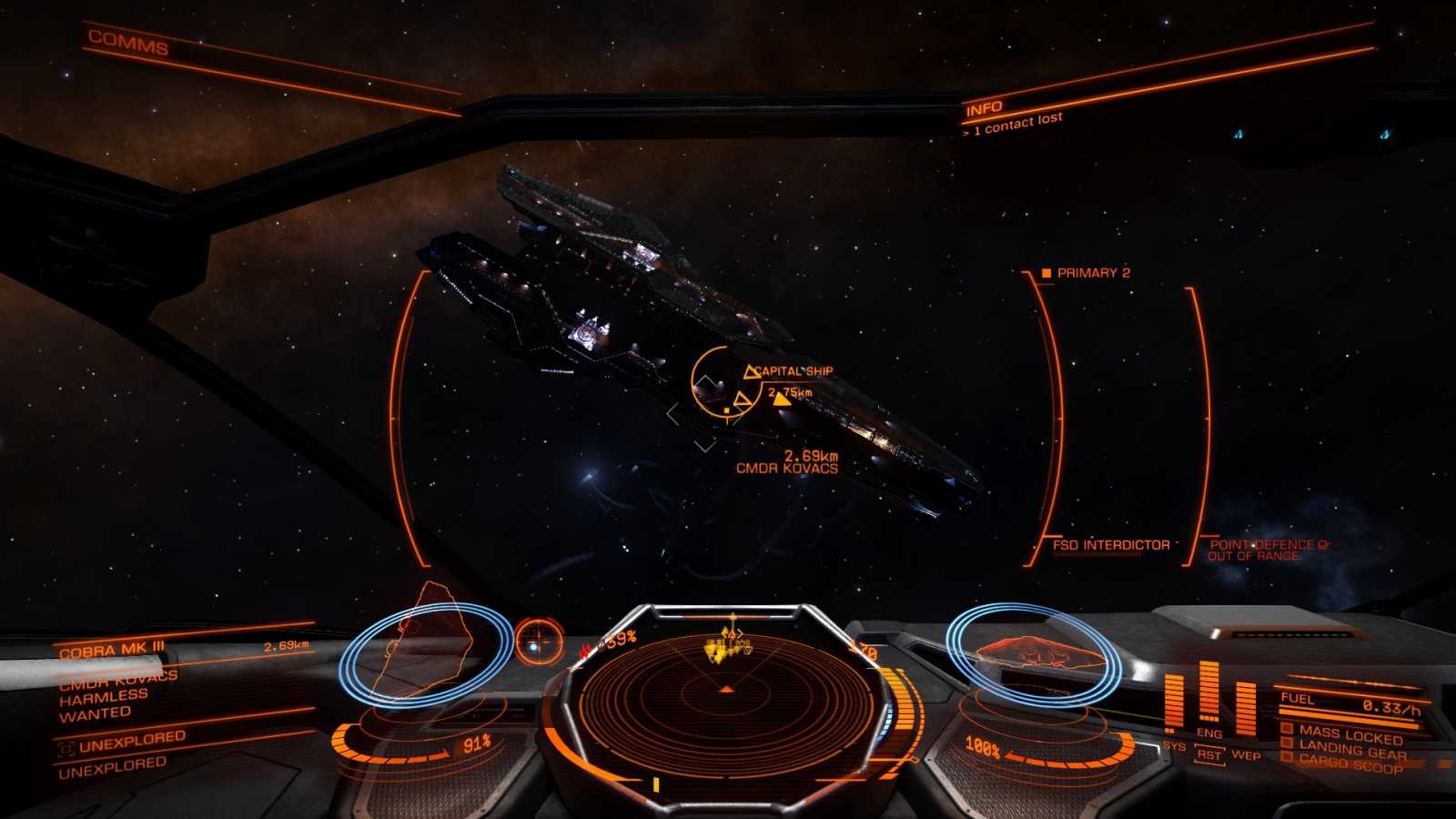Click the Primary 2 fire group label

click(1092, 273)
